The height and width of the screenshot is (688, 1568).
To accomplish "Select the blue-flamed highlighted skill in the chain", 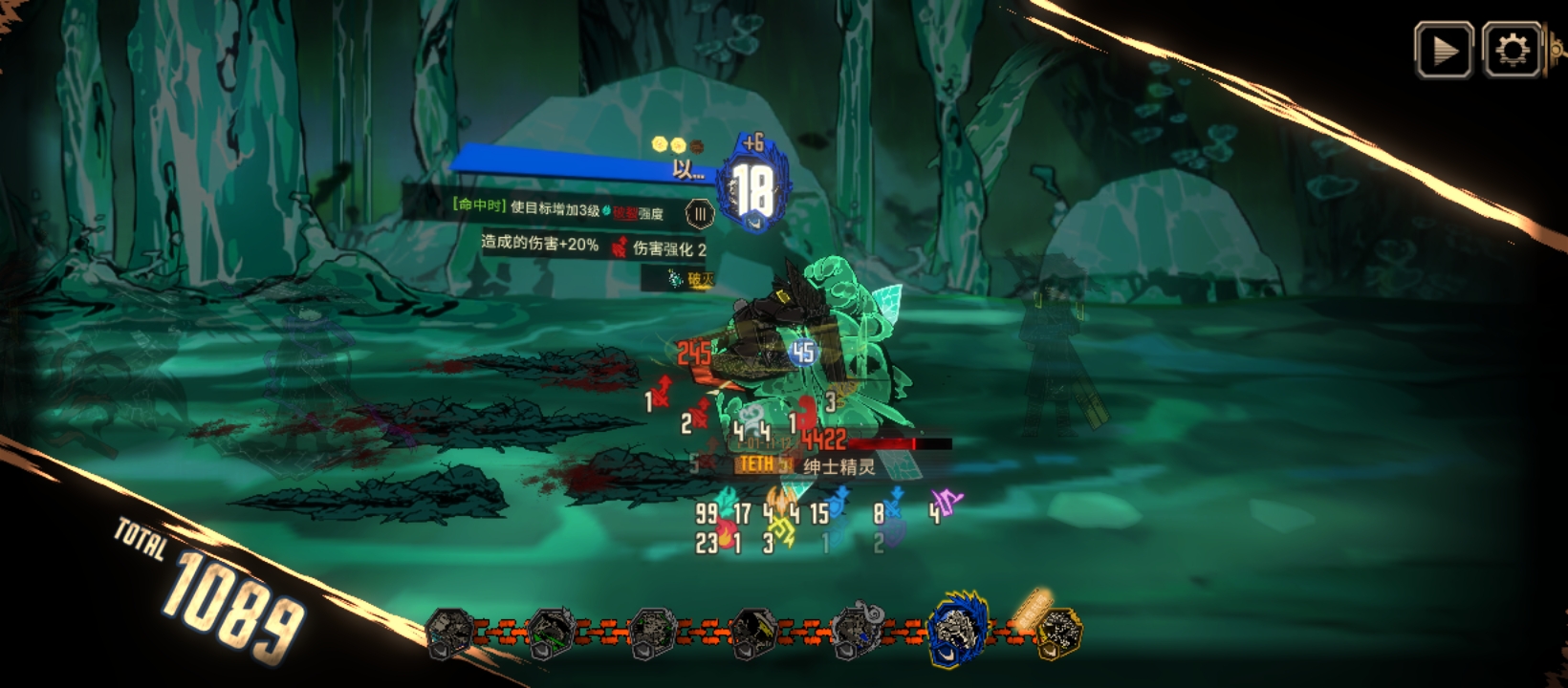I will coord(958,631).
